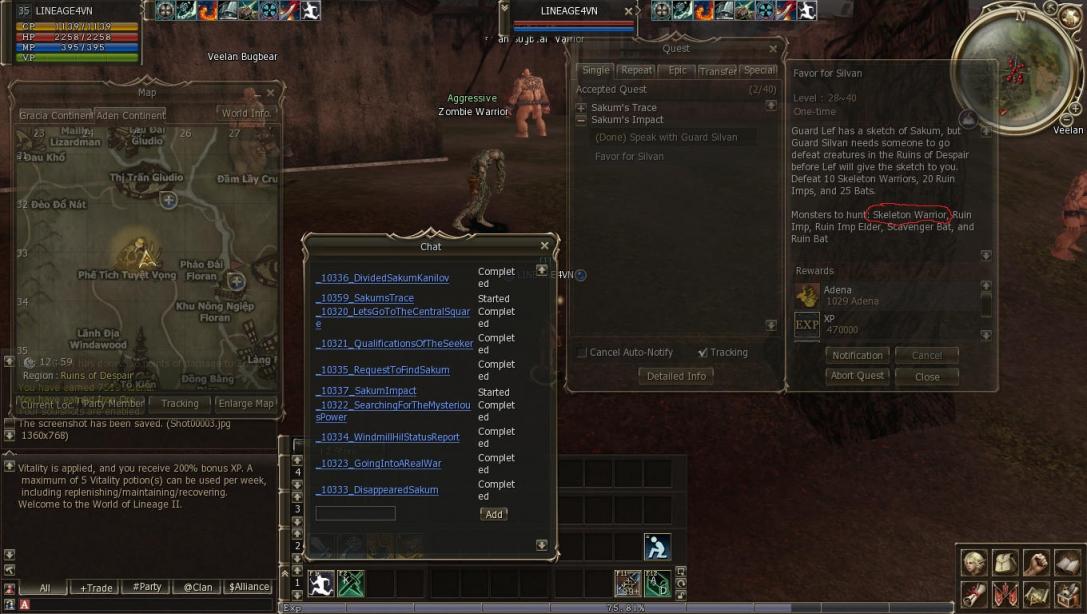Toggle the Tracking checkbox
Screen dimensions: 1087x614
[x=703, y=353]
